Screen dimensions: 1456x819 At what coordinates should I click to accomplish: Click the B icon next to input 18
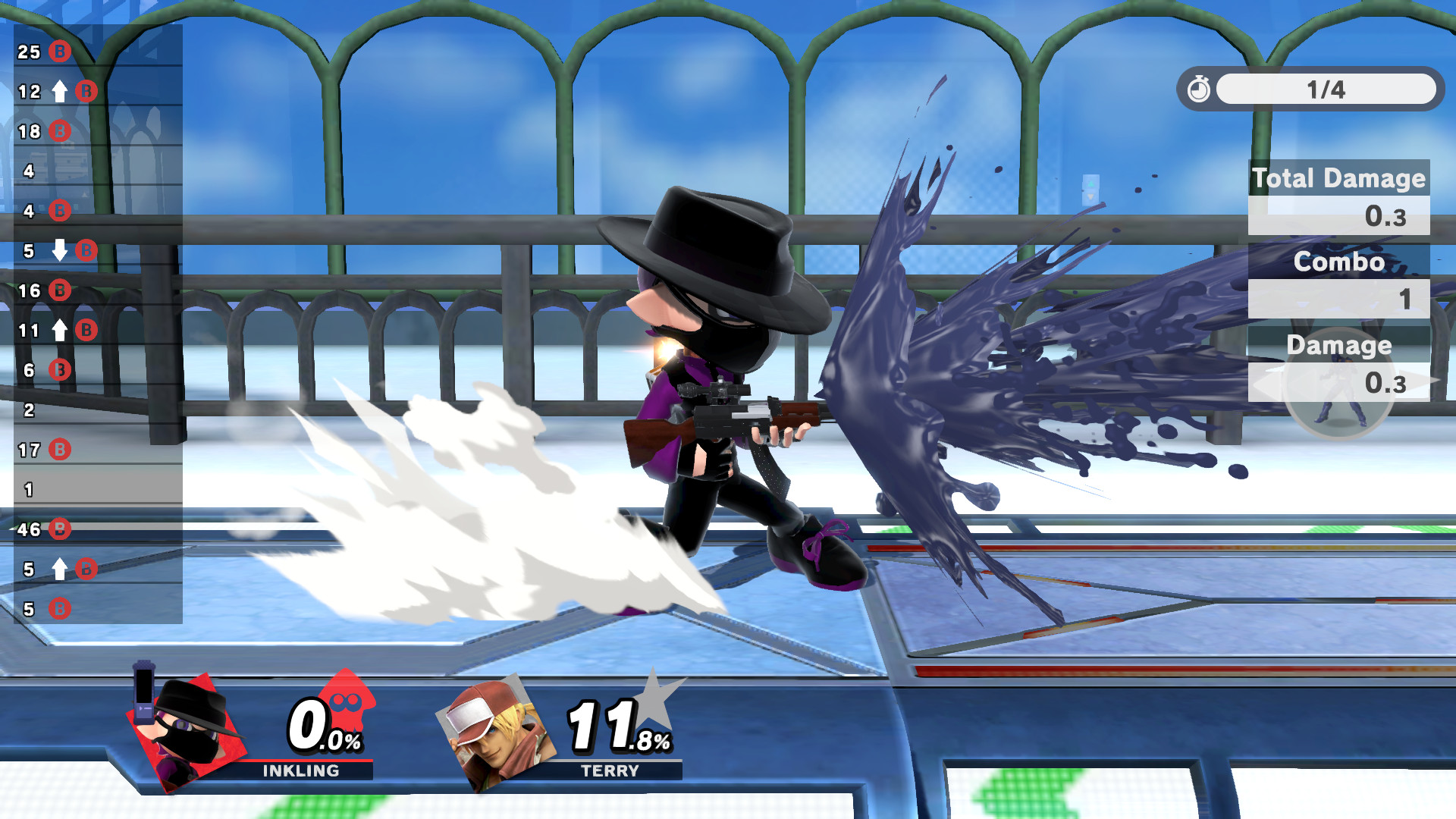click(x=60, y=129)
